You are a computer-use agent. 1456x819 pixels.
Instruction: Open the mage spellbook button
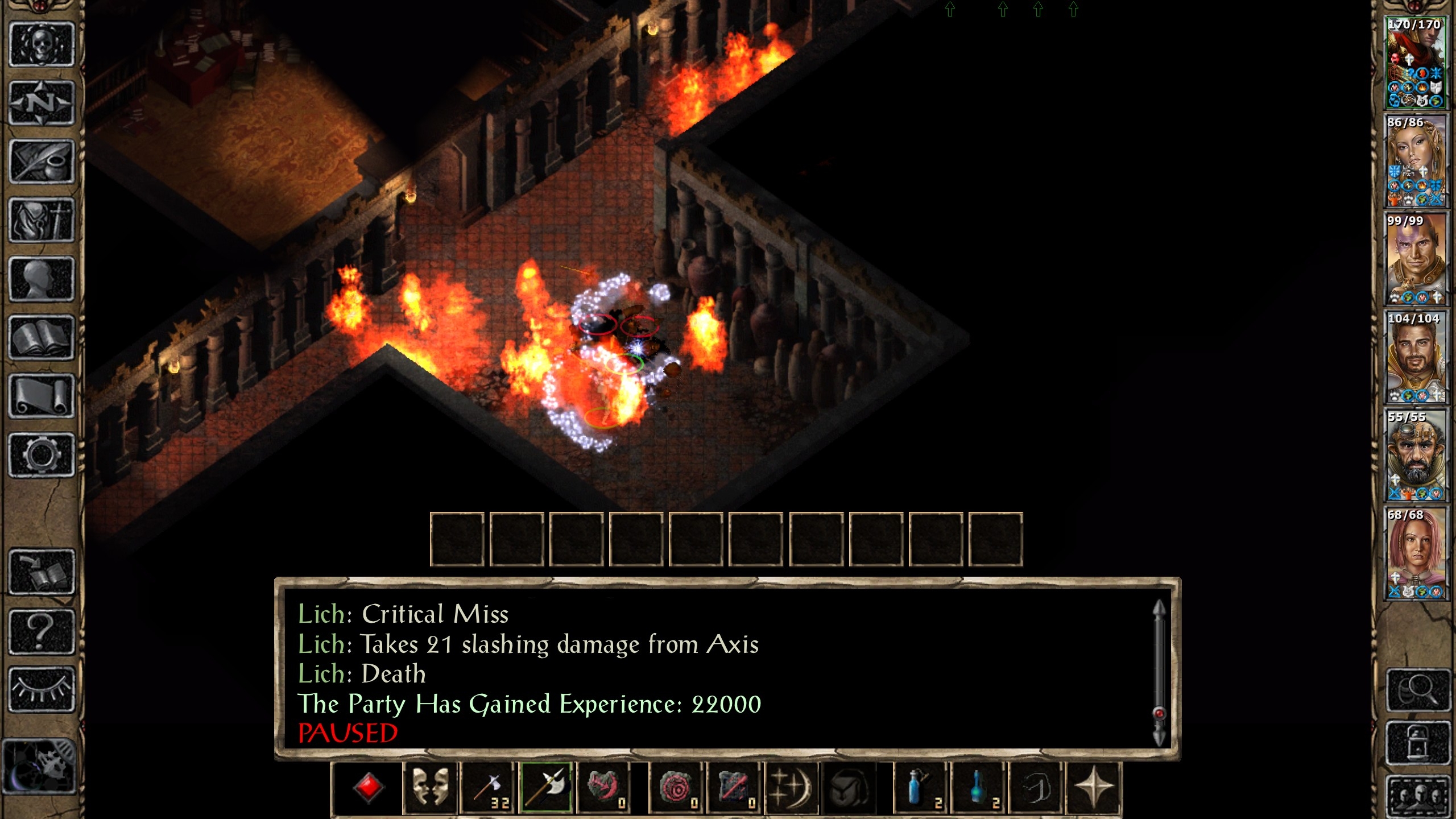click(42, 338)
